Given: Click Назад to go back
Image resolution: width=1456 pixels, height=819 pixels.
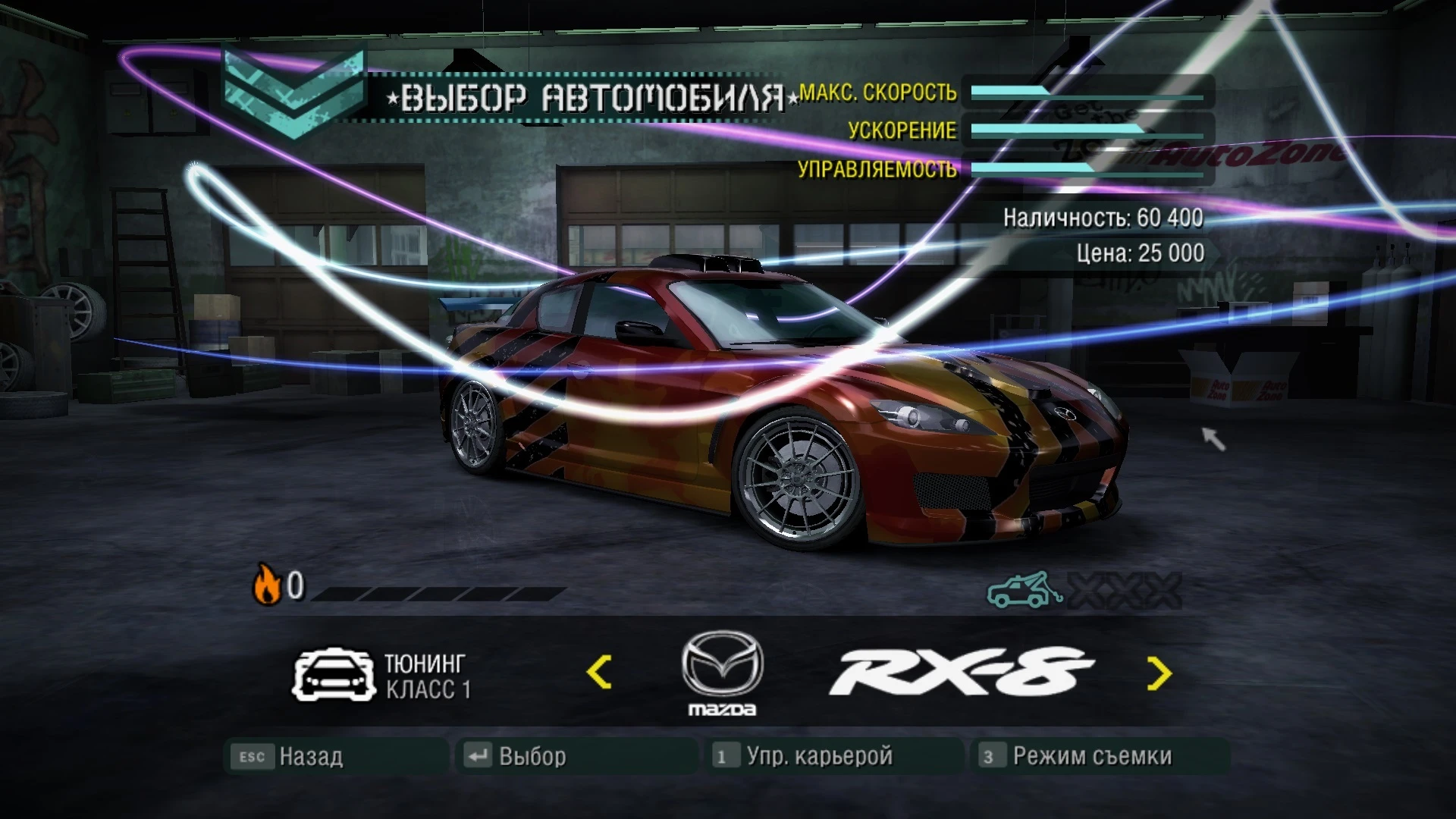Looking at the screenshot, I should 311,755.
